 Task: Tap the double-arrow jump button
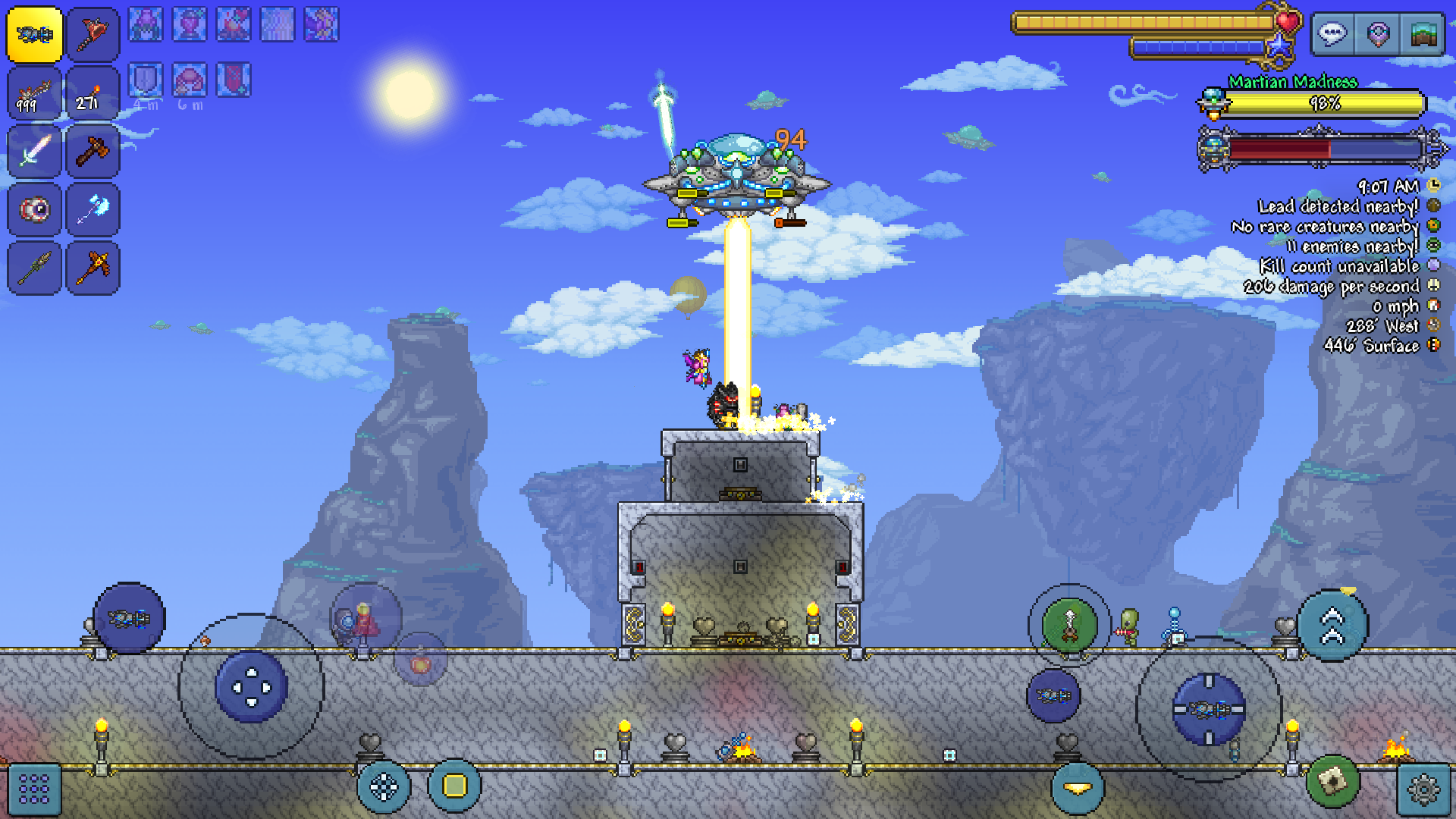tap(1332, 626)
